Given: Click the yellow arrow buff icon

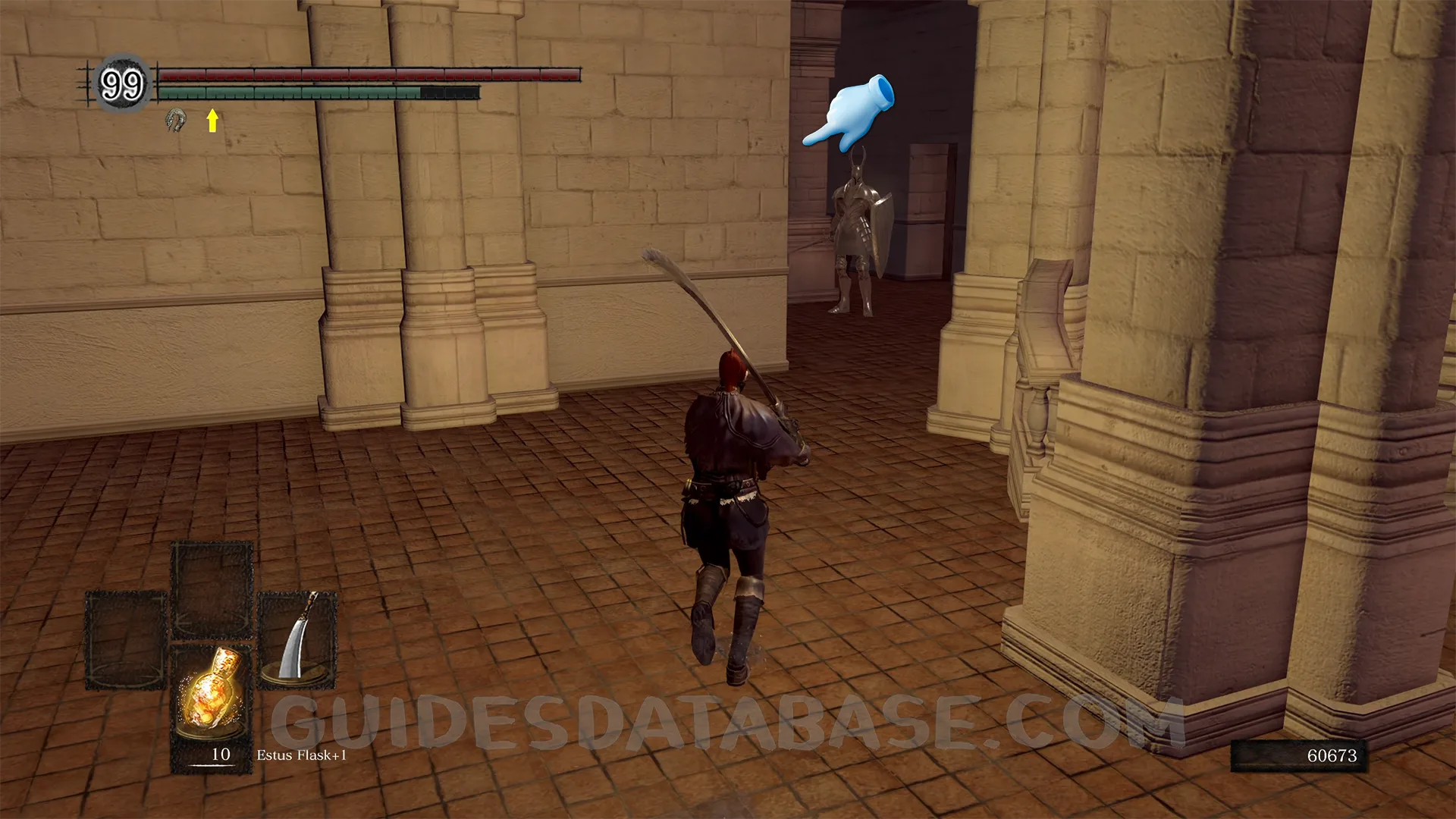Looking at the screenshot, I should (212, 120).
